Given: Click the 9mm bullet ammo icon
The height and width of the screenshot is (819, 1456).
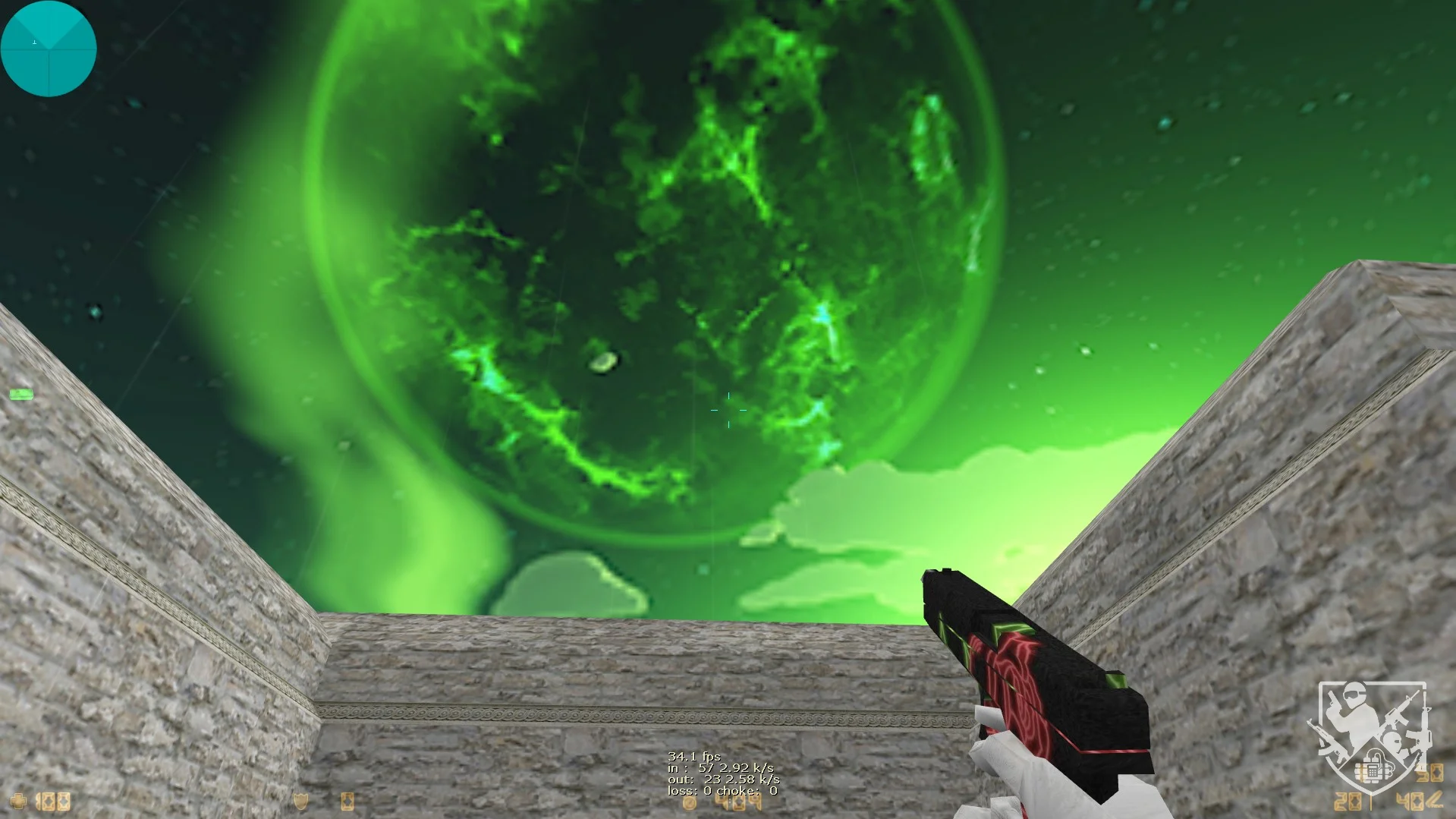Looking at the screenshot, I should [x=1434, y=800].
